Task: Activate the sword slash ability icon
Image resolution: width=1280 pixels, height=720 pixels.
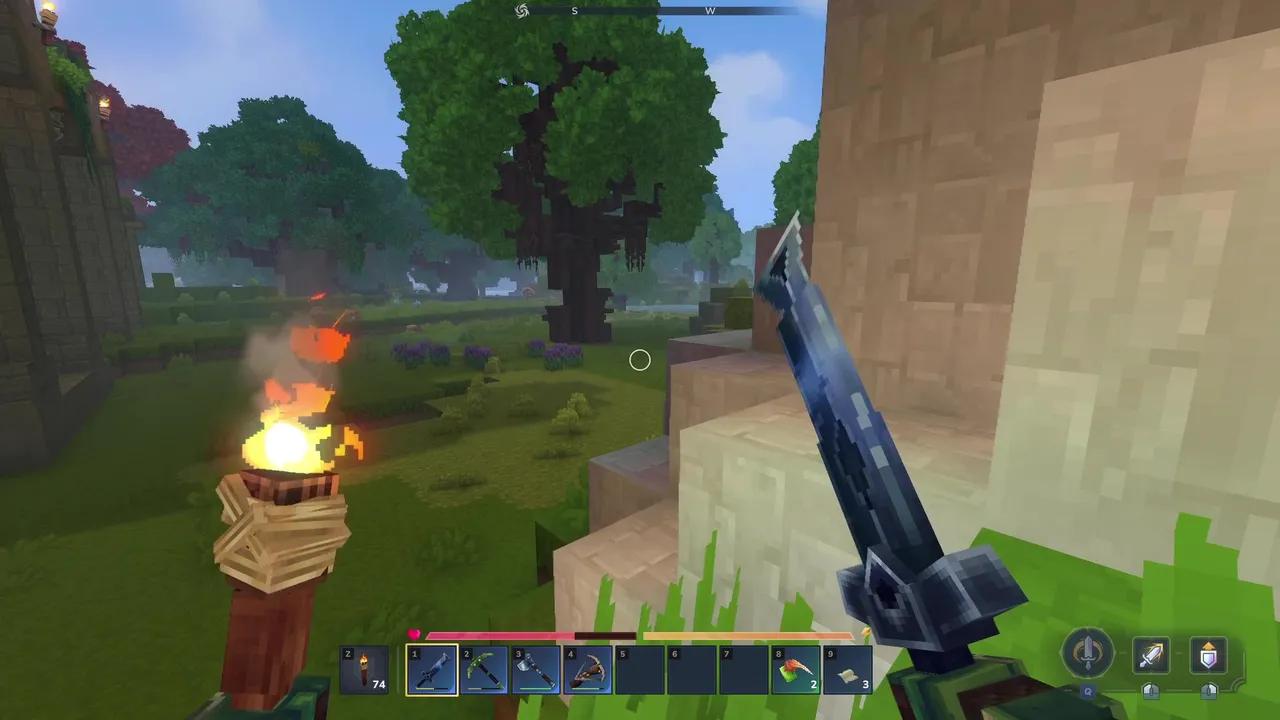Action: pyautogui.click(x=1150, y=655)
